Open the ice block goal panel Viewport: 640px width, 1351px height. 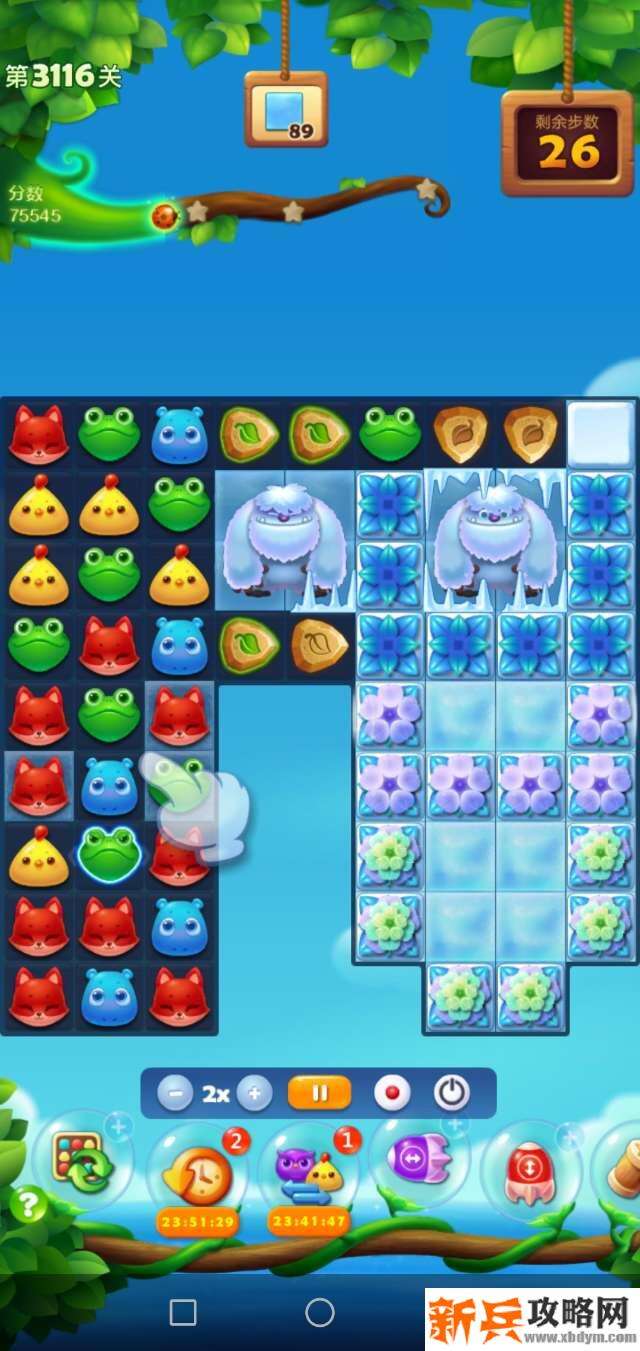tap(287, 109)
